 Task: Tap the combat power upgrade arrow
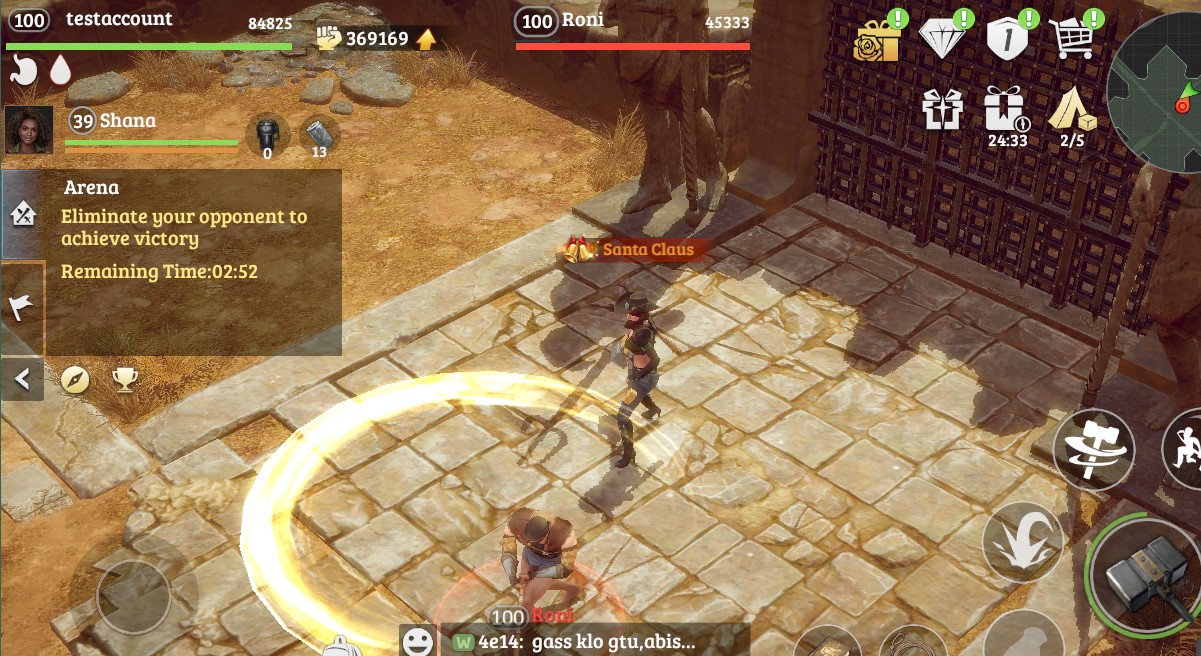[426, 39]
